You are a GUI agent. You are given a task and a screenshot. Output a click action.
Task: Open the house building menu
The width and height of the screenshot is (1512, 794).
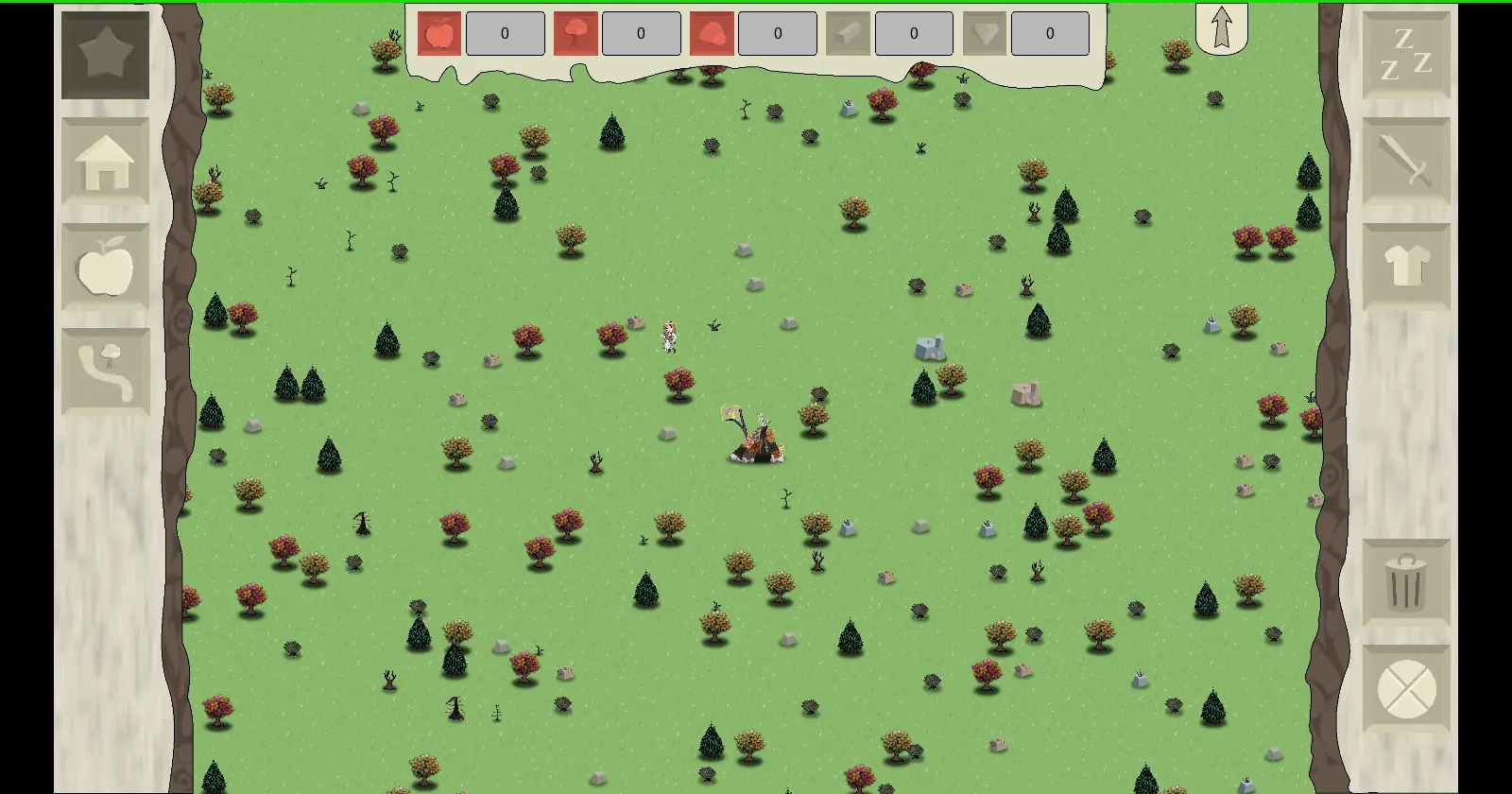coord(105,162)
